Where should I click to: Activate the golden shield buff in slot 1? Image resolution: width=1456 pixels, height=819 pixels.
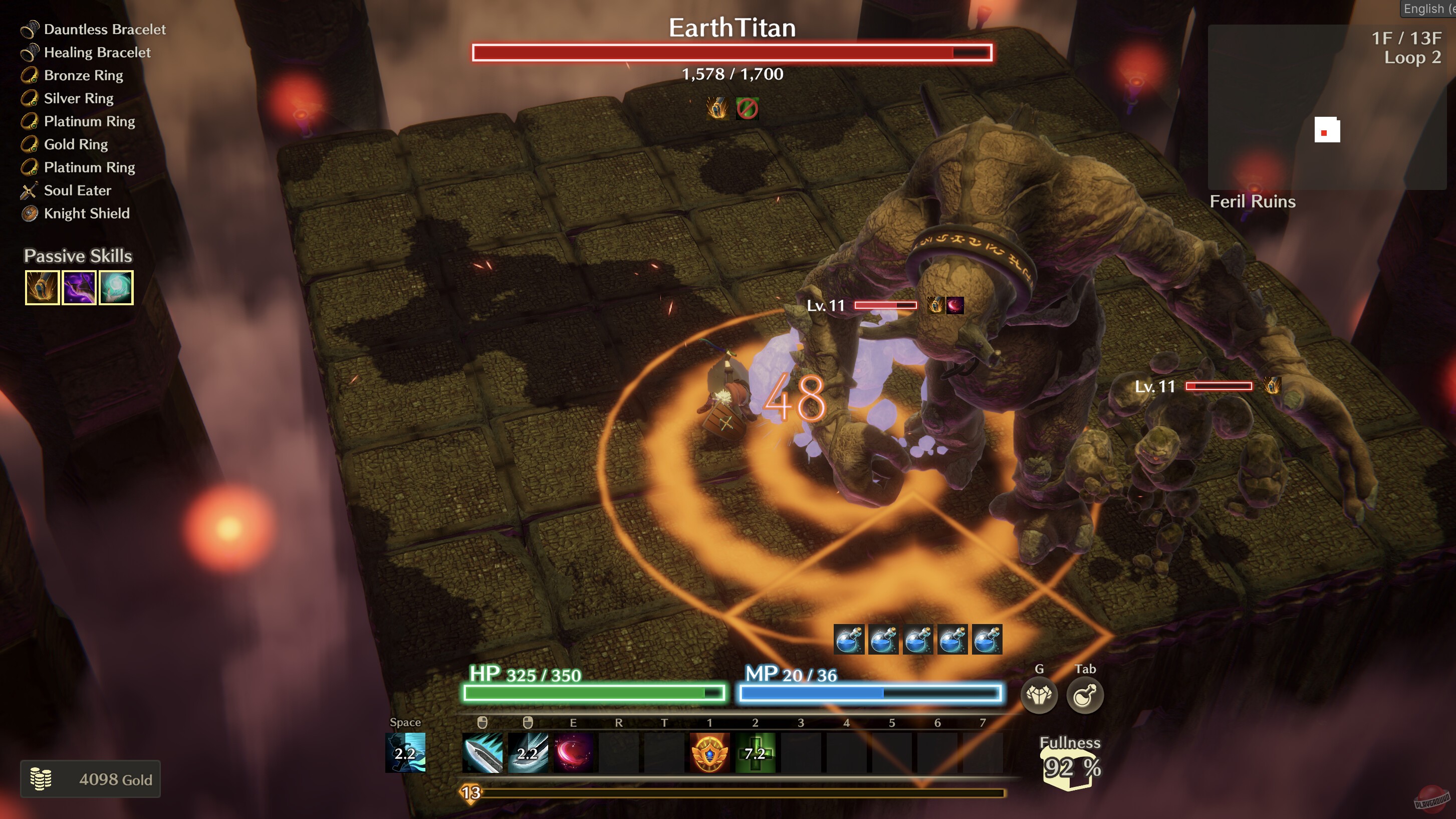[709, 752]
